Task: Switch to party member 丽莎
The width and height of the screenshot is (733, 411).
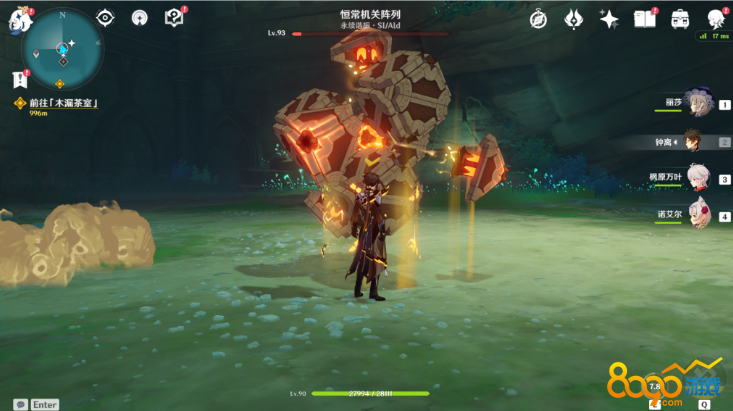Action: (697, 105)
